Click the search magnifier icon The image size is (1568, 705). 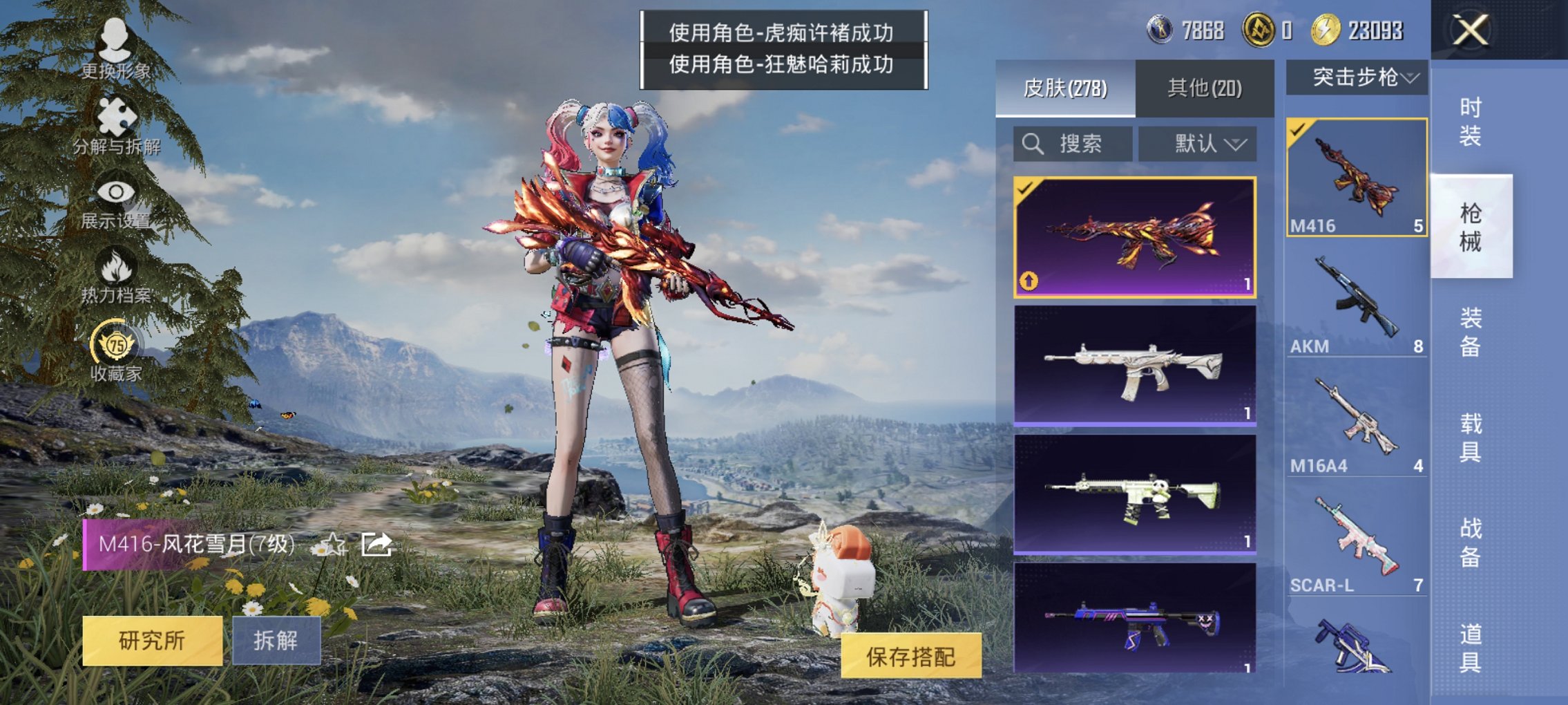click(x=1032, y=144)
